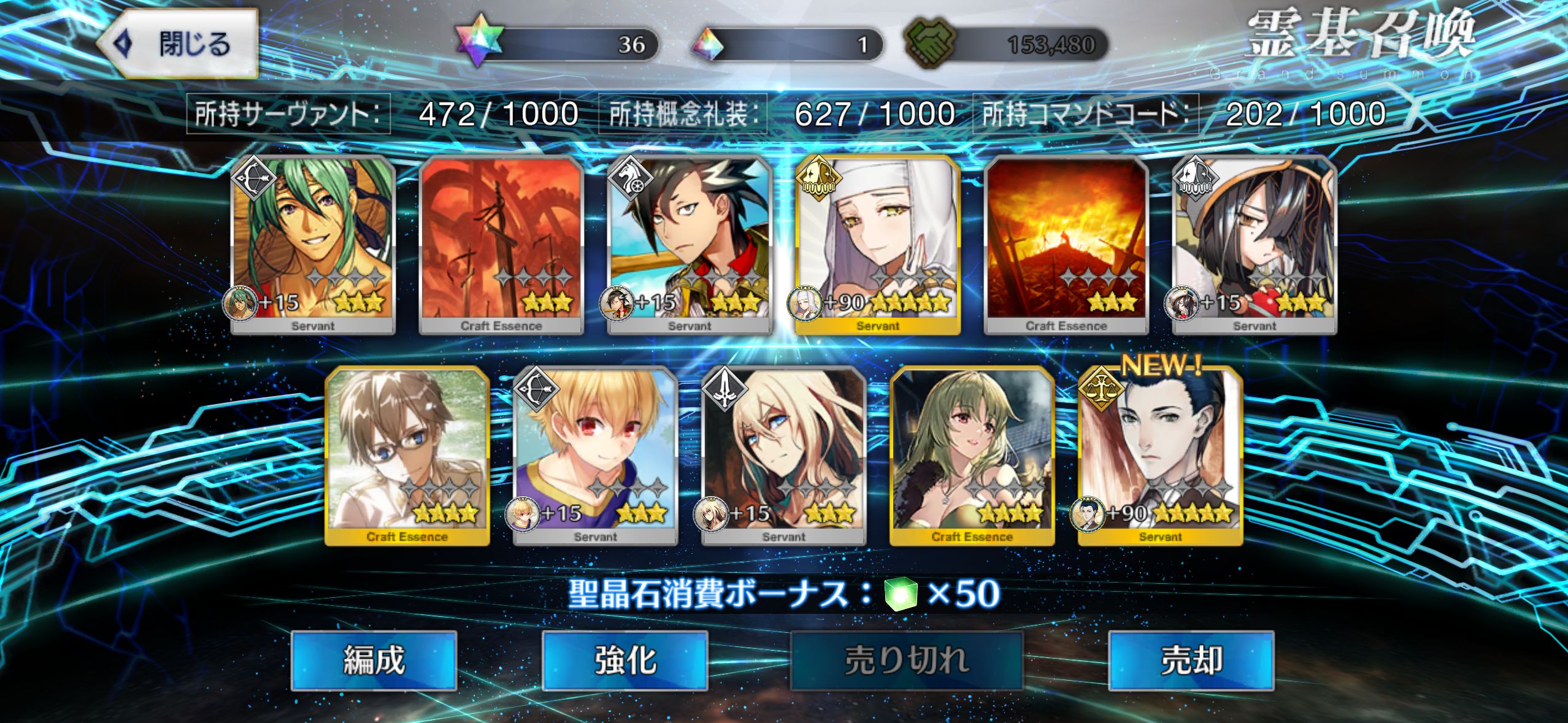The height and width of the screenshot is (723, 1568).
Task: View the red gears and sword craft essence
Action: tap(501, 243)
